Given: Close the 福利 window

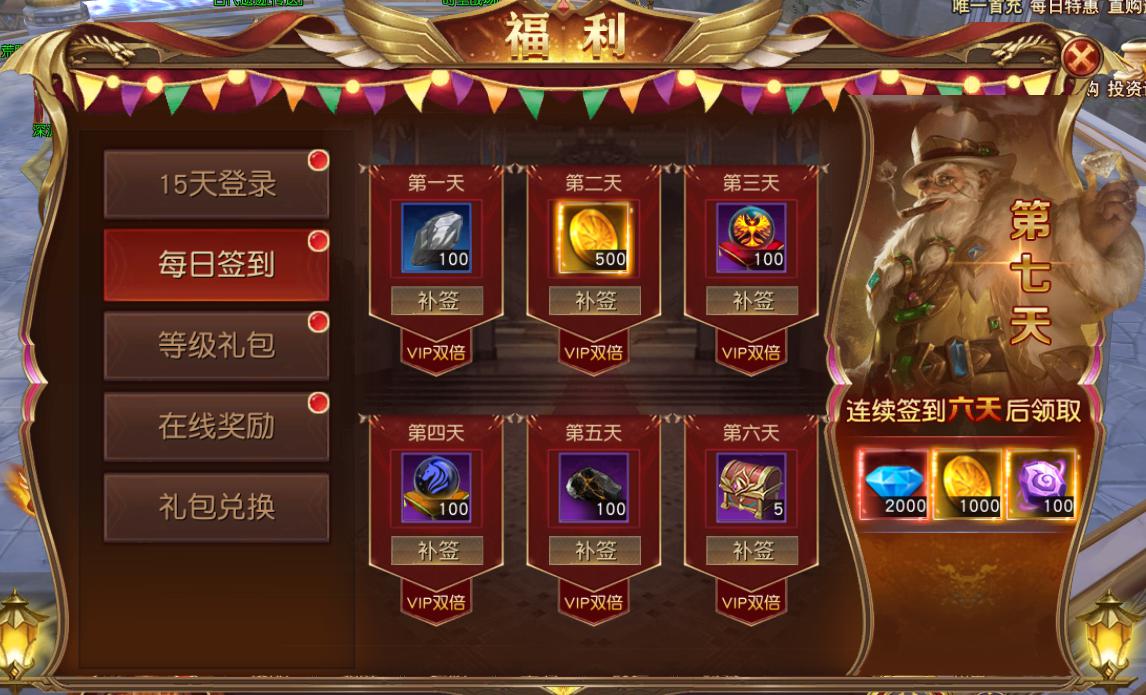Looking at the screenshot, I should point(1081,59).
